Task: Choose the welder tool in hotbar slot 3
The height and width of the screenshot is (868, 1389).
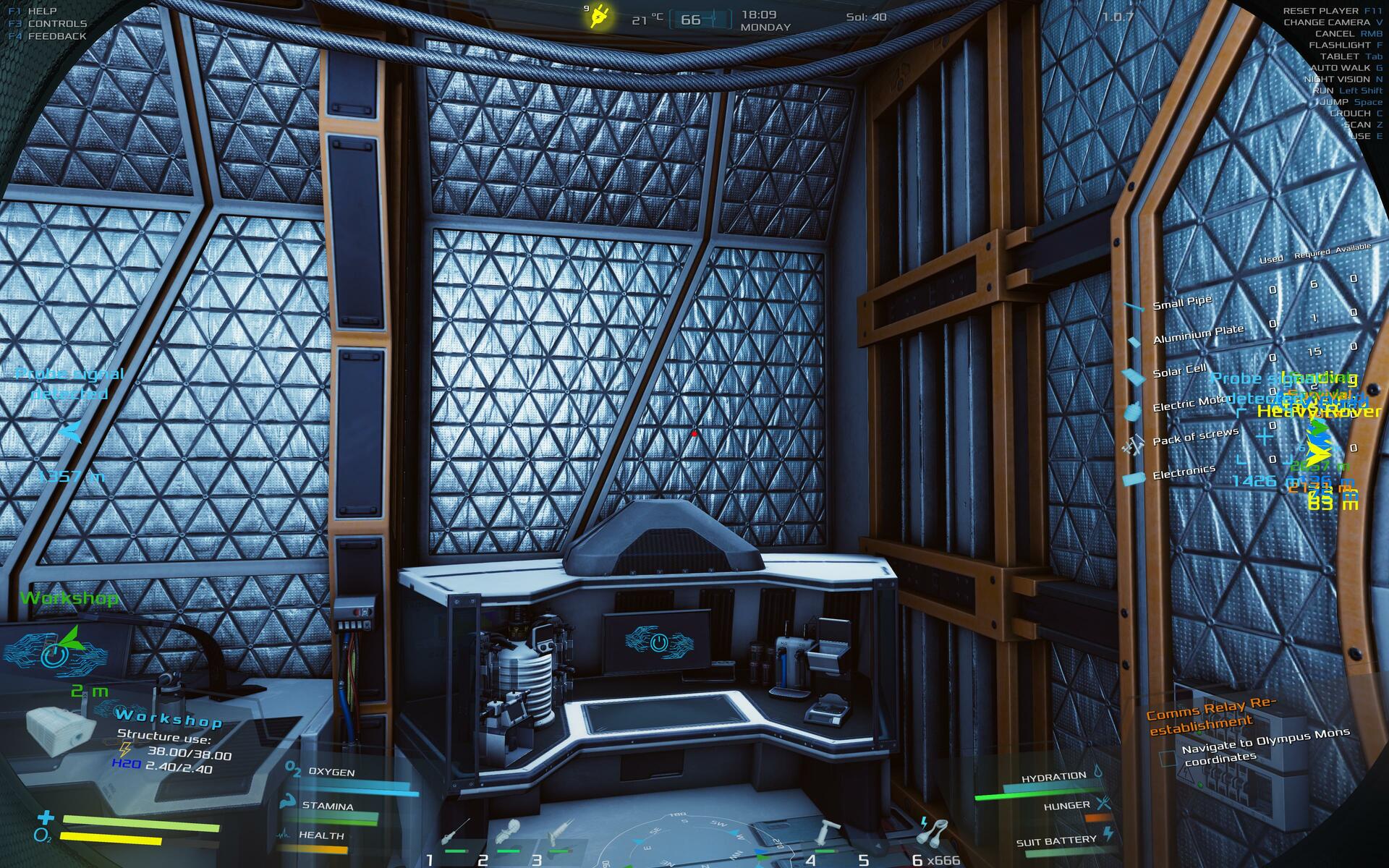Action: click(559, 832)
